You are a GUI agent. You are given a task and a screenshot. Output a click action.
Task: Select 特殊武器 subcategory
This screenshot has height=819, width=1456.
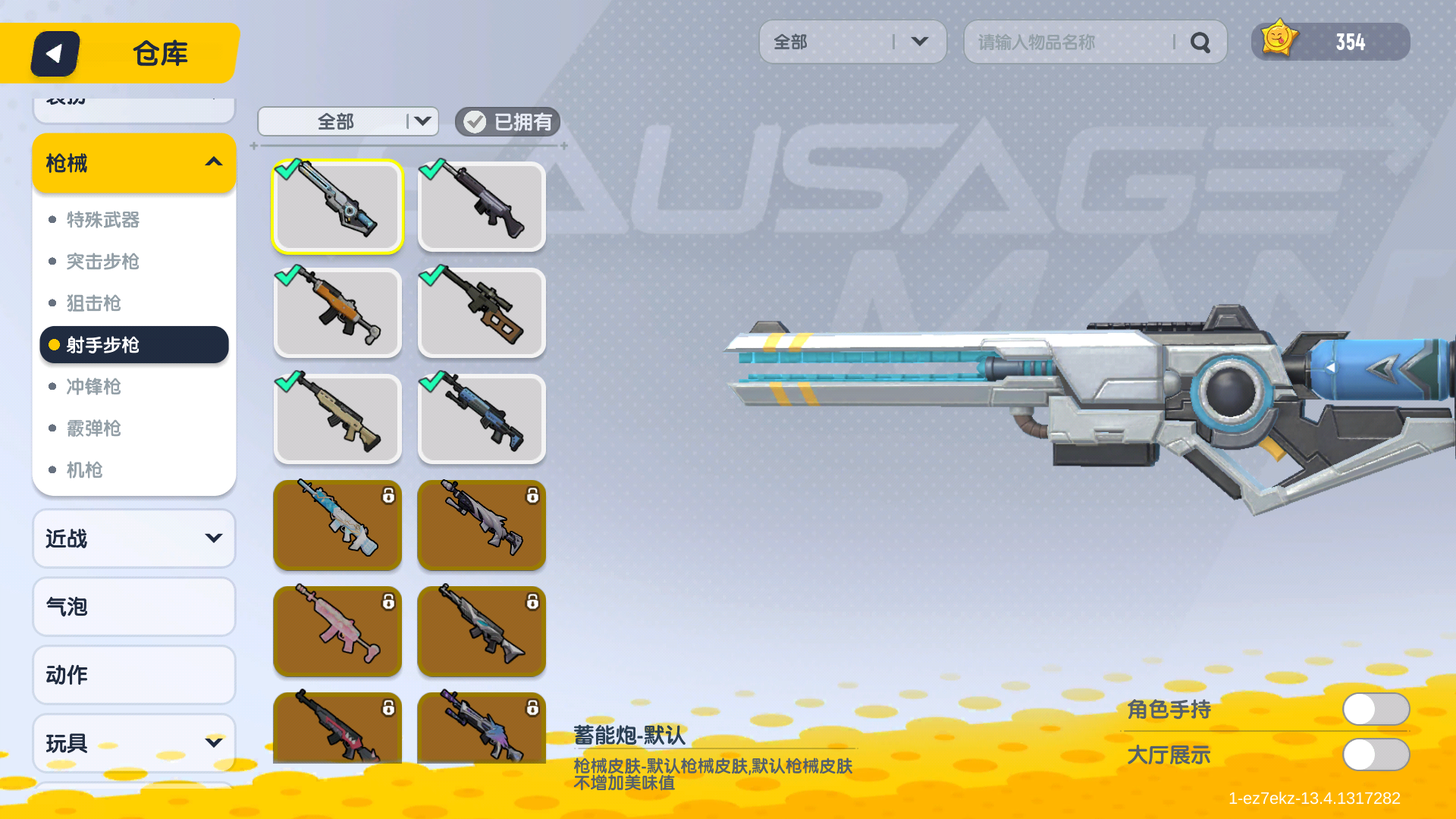click(x=103, y=220)
